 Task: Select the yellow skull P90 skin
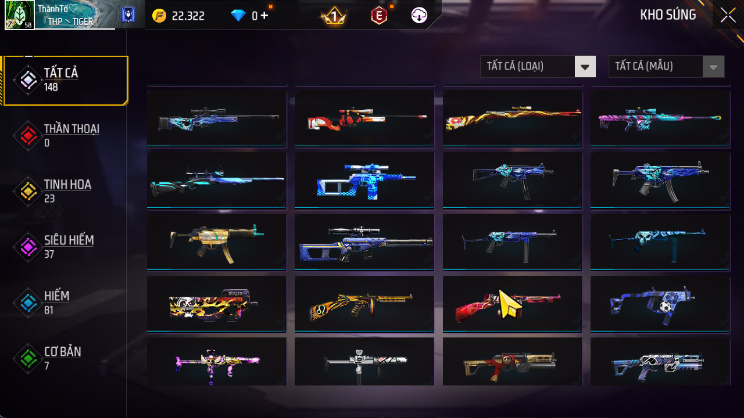217,304
